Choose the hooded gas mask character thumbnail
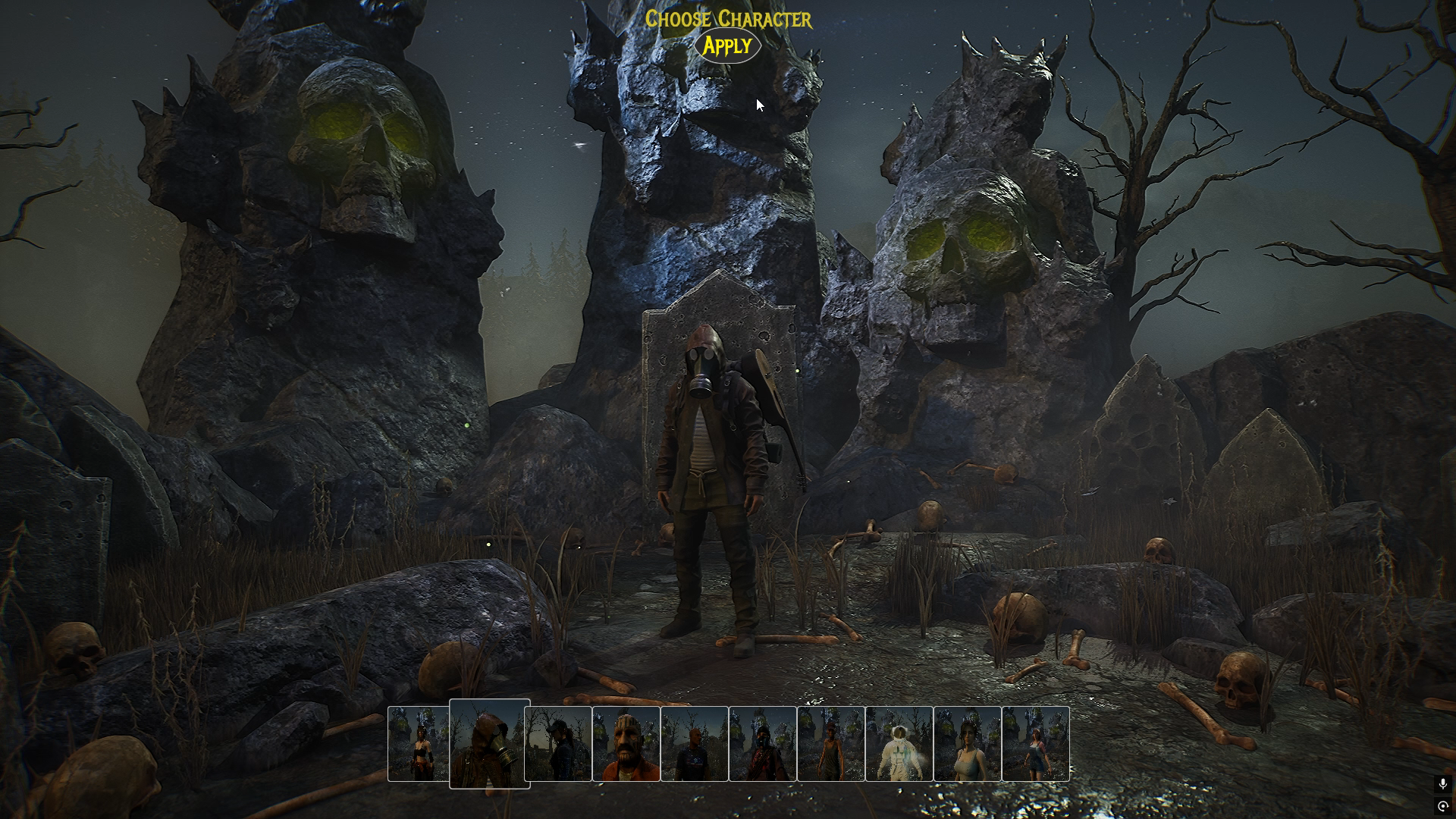Screen dimensions: 1456x819 click(489, 744)
